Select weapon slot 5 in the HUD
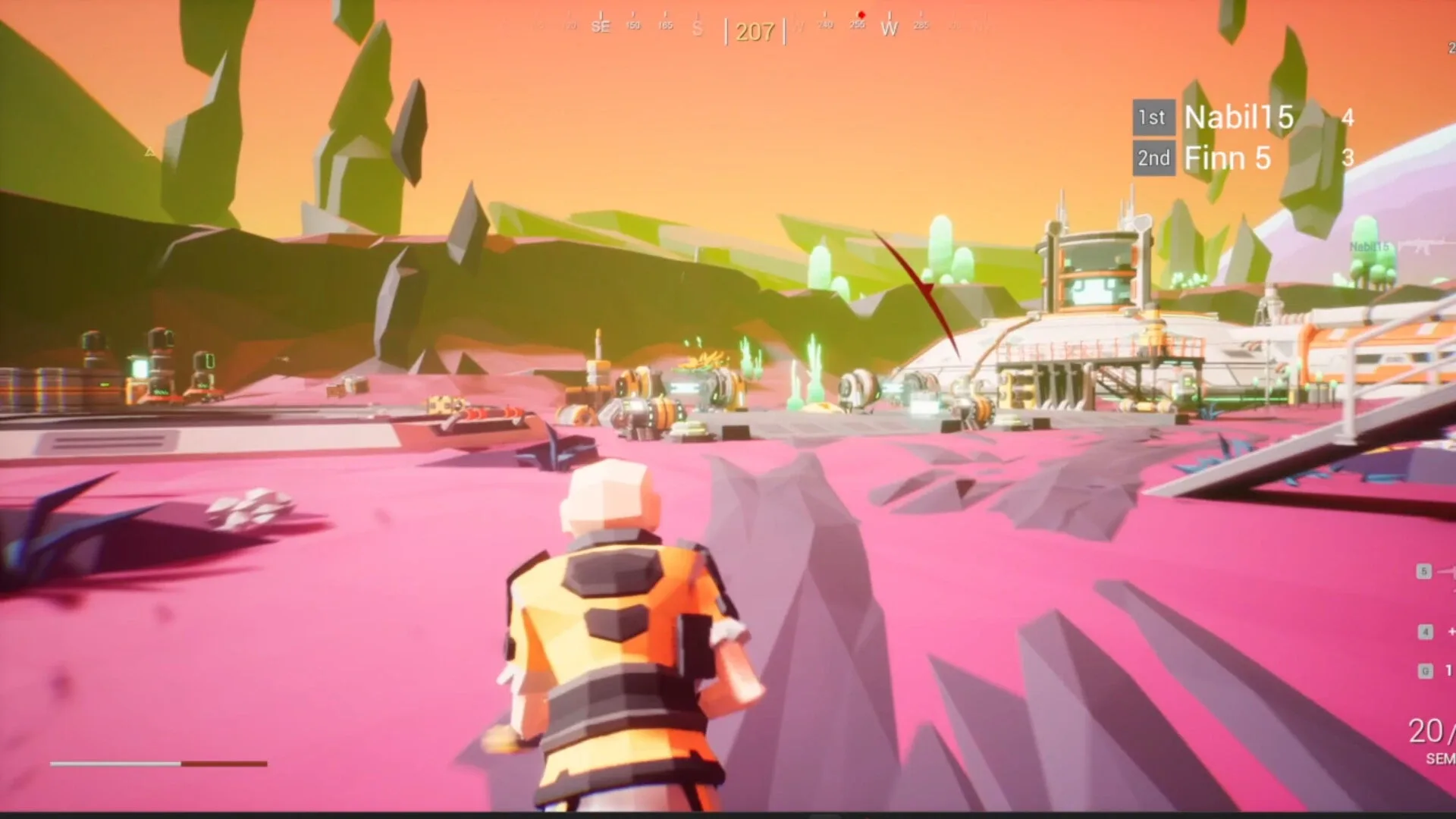 coord(1423,571)
